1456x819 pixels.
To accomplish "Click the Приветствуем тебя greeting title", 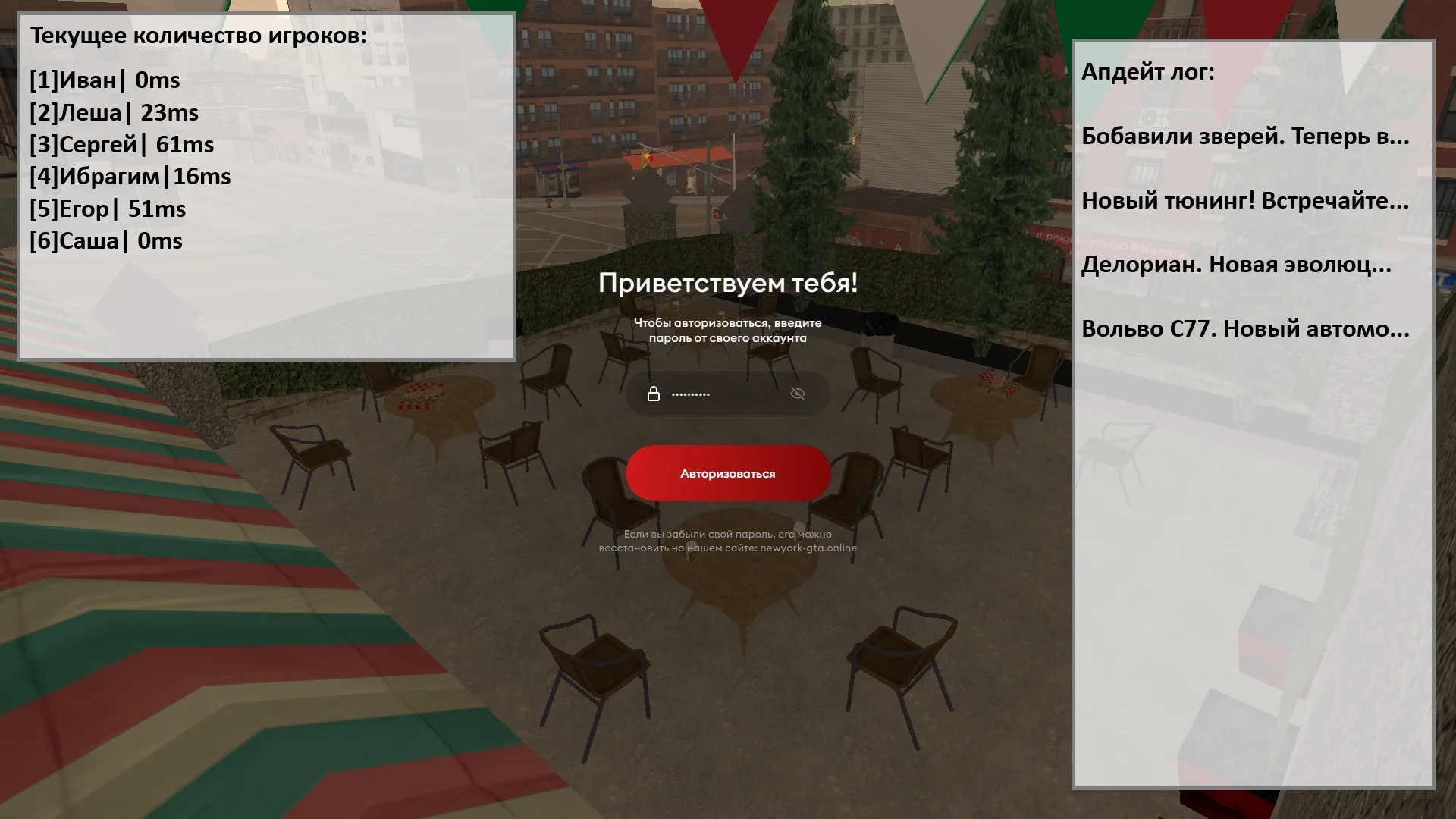I will click(728, 284).
